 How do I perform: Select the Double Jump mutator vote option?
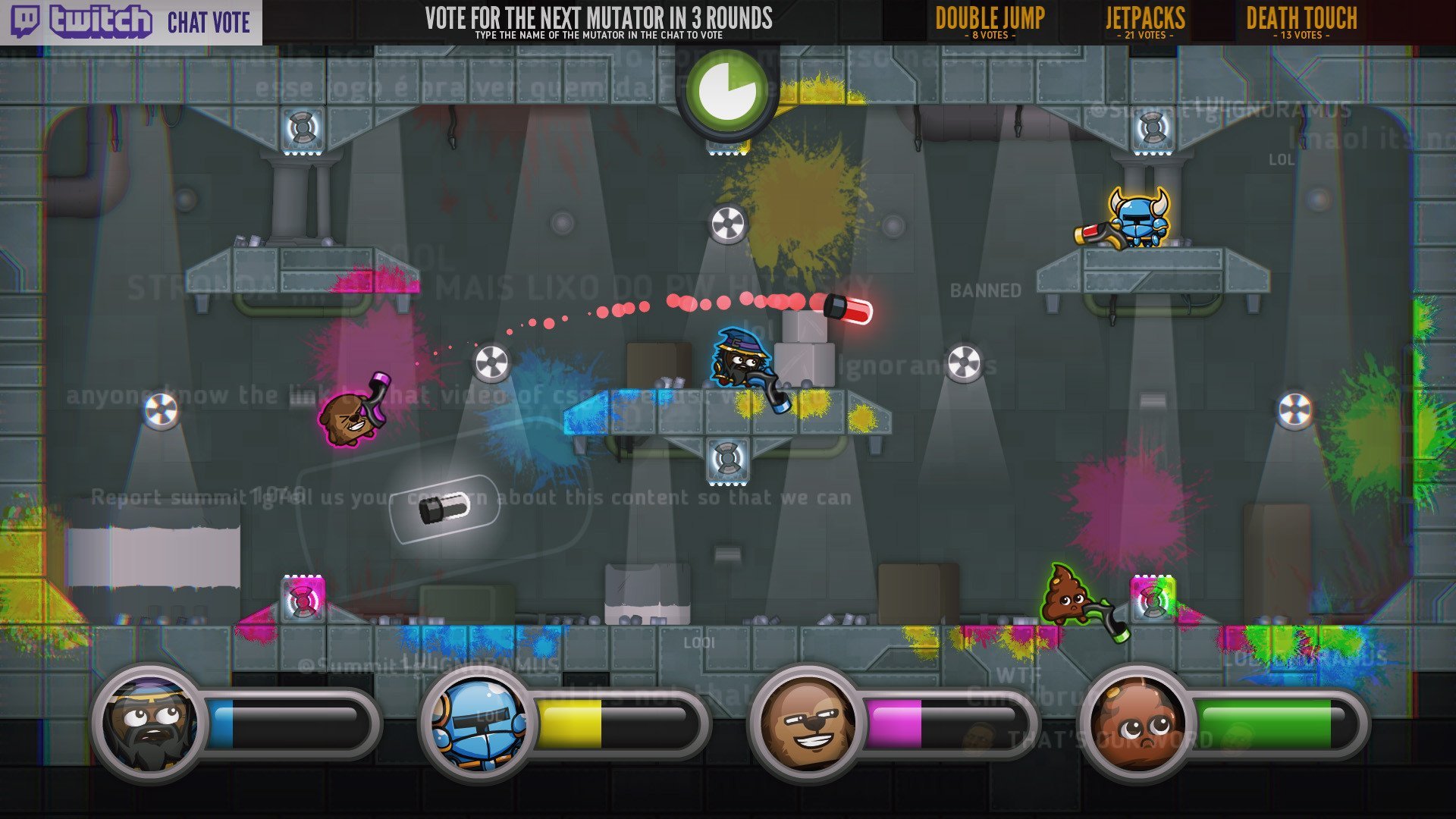(x=990, y=21)
